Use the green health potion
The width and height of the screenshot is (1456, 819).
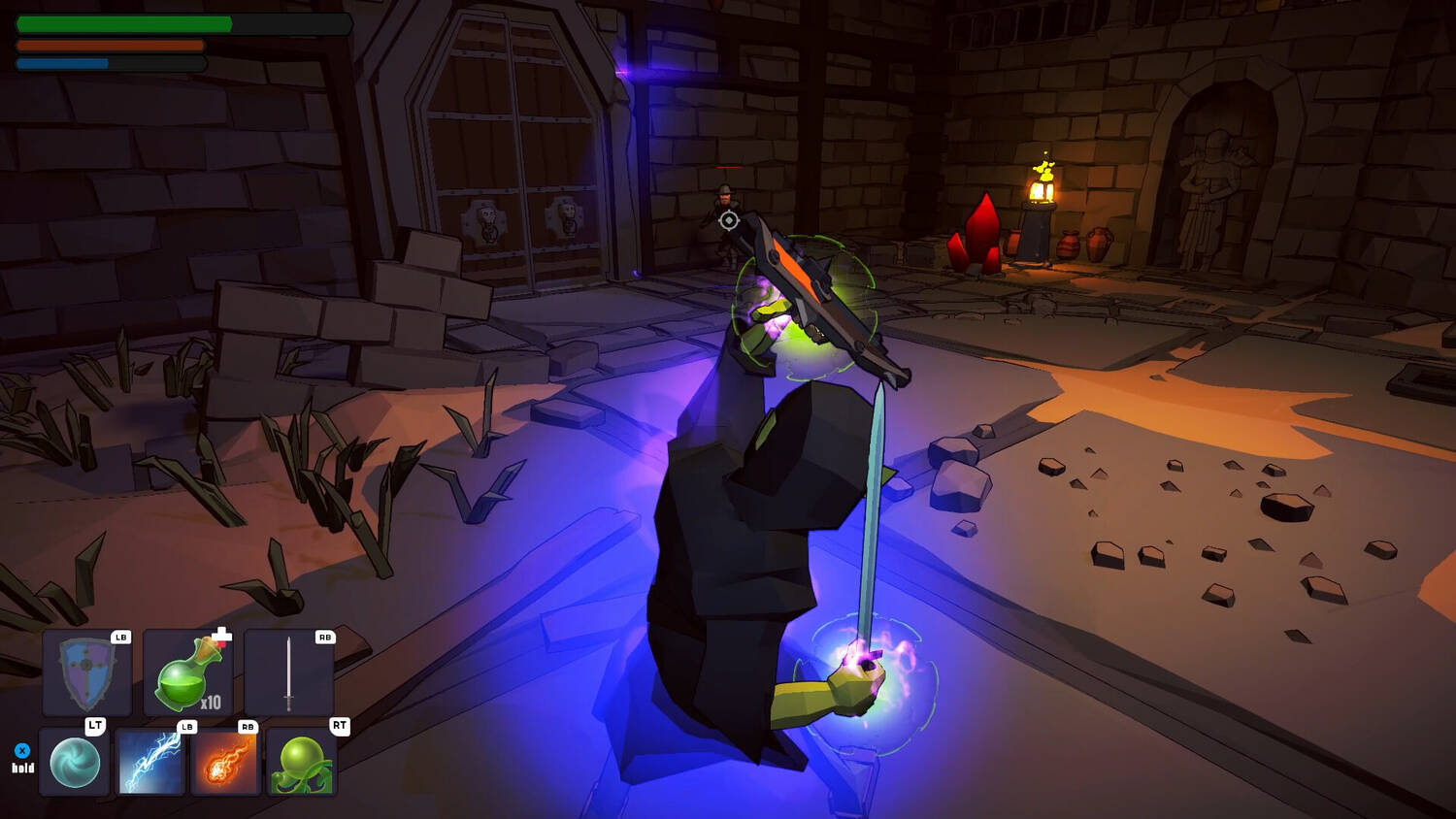188,672
